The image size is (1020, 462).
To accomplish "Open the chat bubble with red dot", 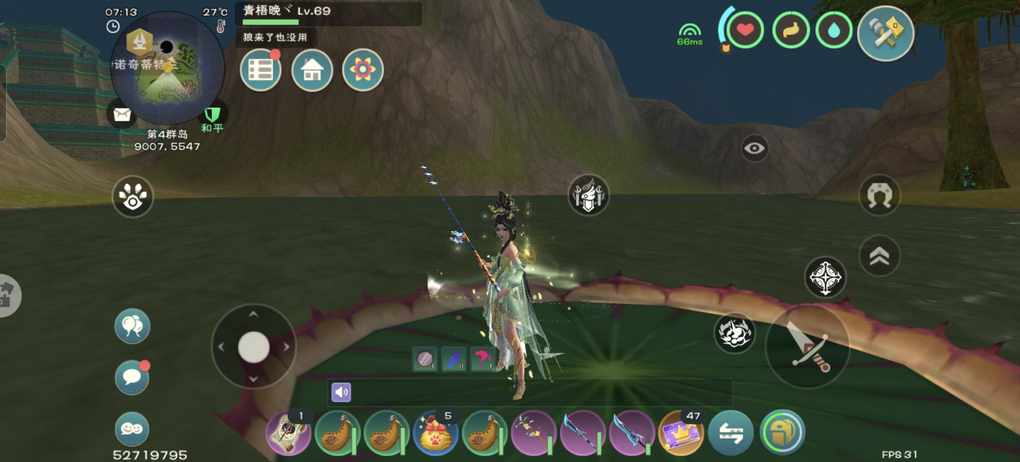I will [132, 377].
